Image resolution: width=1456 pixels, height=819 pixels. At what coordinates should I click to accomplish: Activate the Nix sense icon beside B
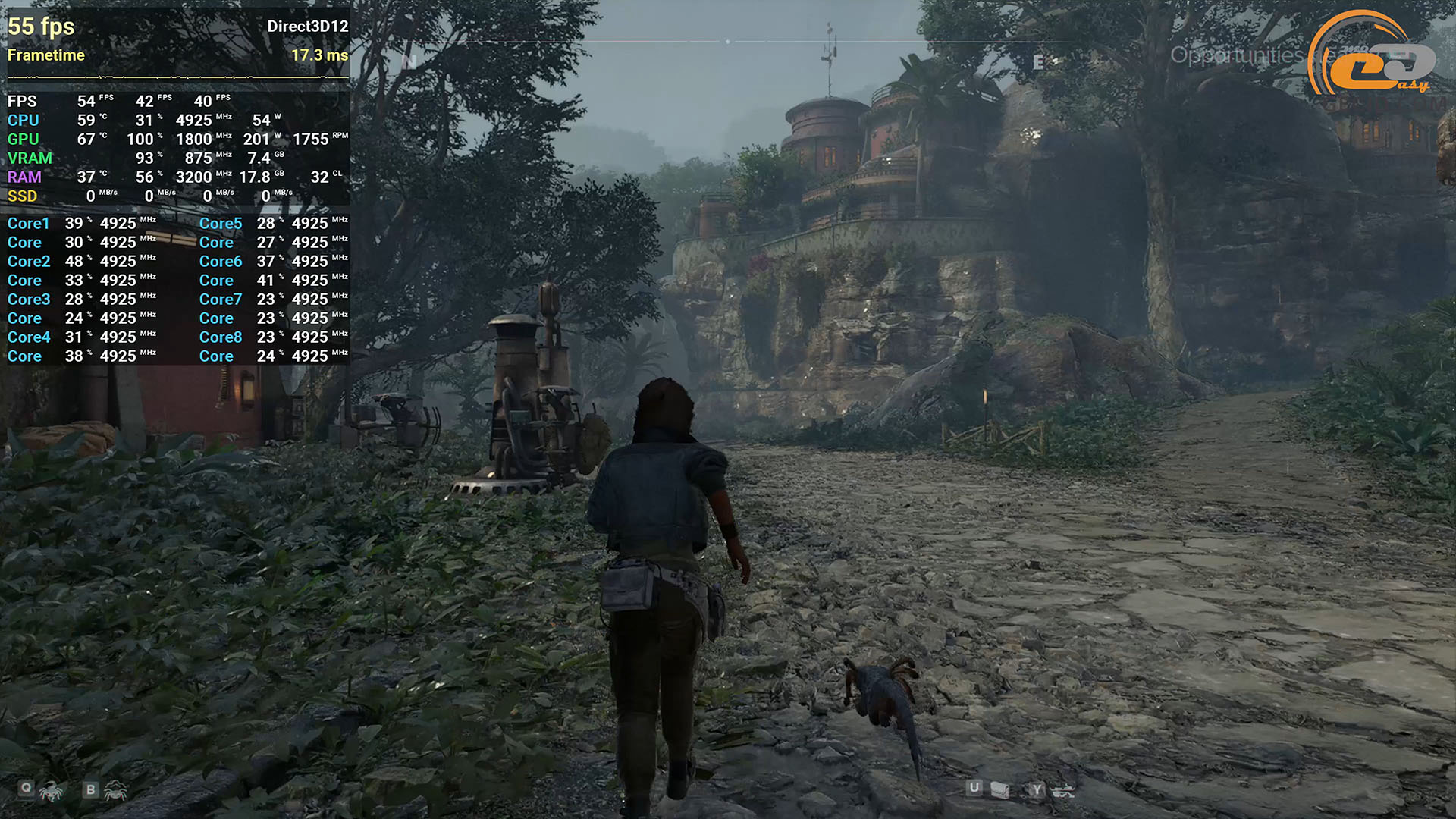(115, 792)
